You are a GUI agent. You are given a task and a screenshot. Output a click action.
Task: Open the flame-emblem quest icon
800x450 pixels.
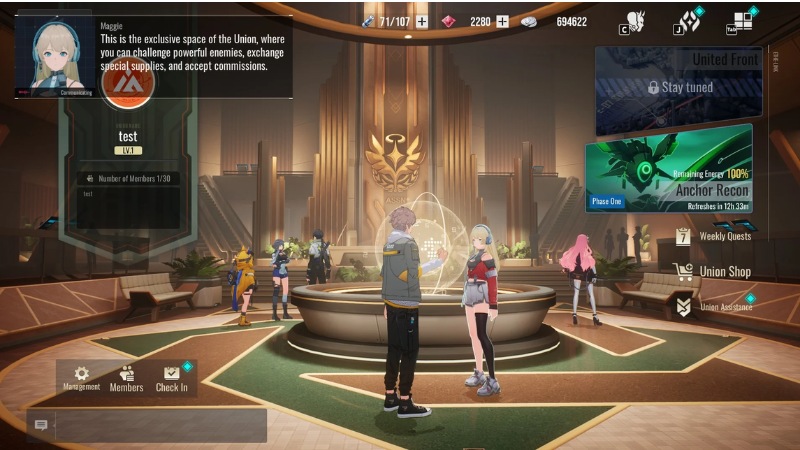tap(688, 21)
